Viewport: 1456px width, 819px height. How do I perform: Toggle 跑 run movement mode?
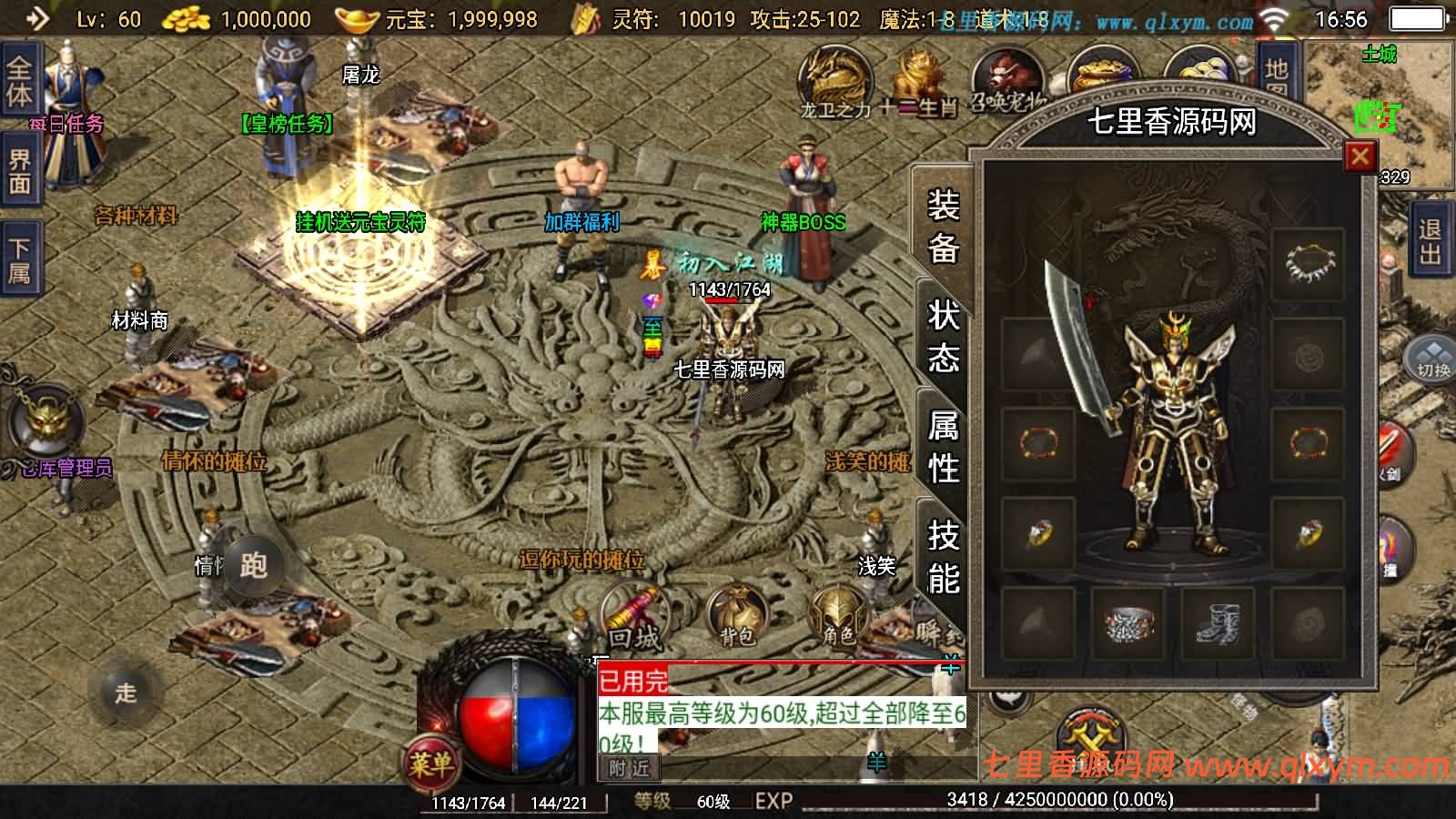(x=257, y=564)
